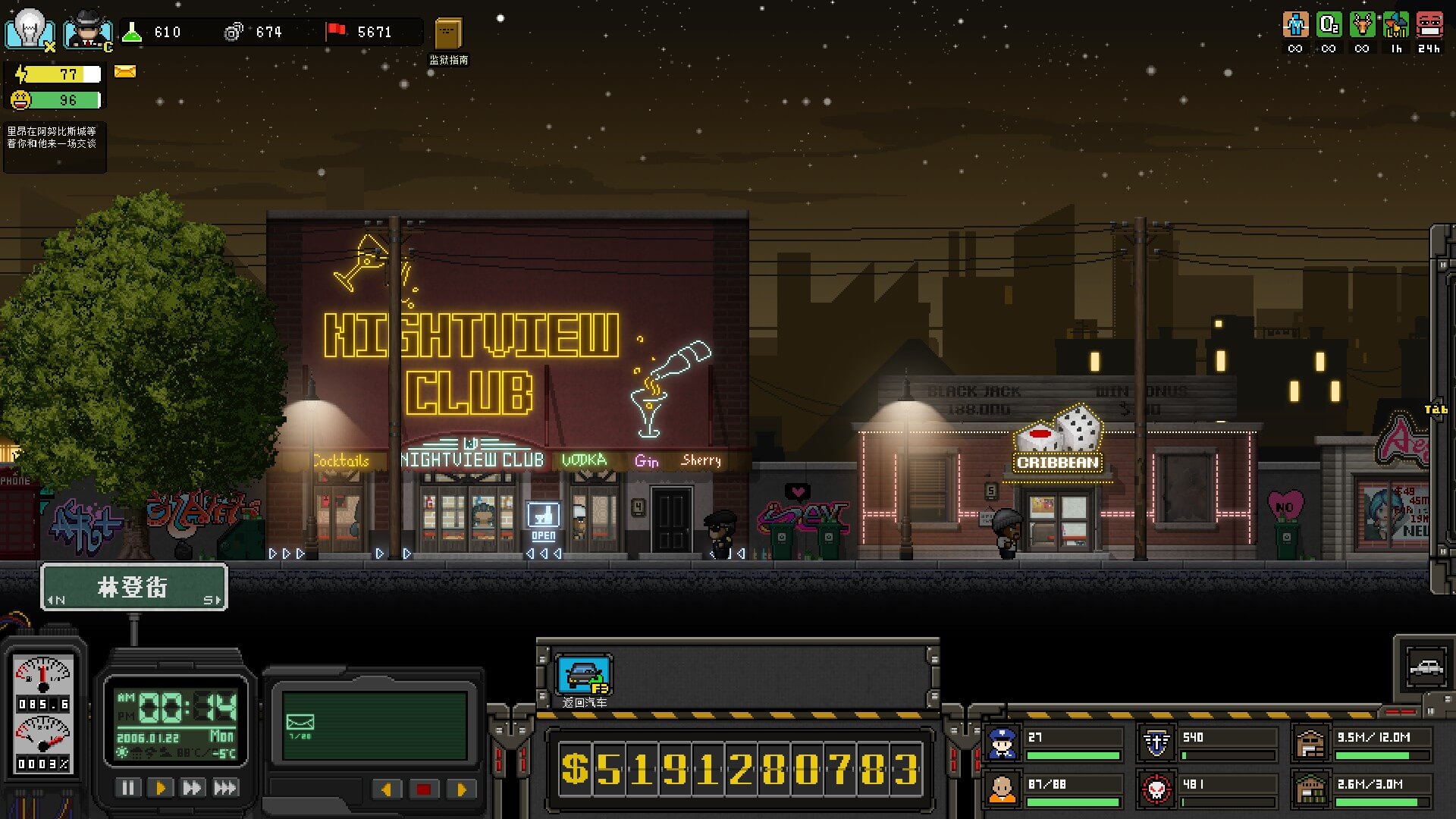Select the winged shield badge icon

1156,743
